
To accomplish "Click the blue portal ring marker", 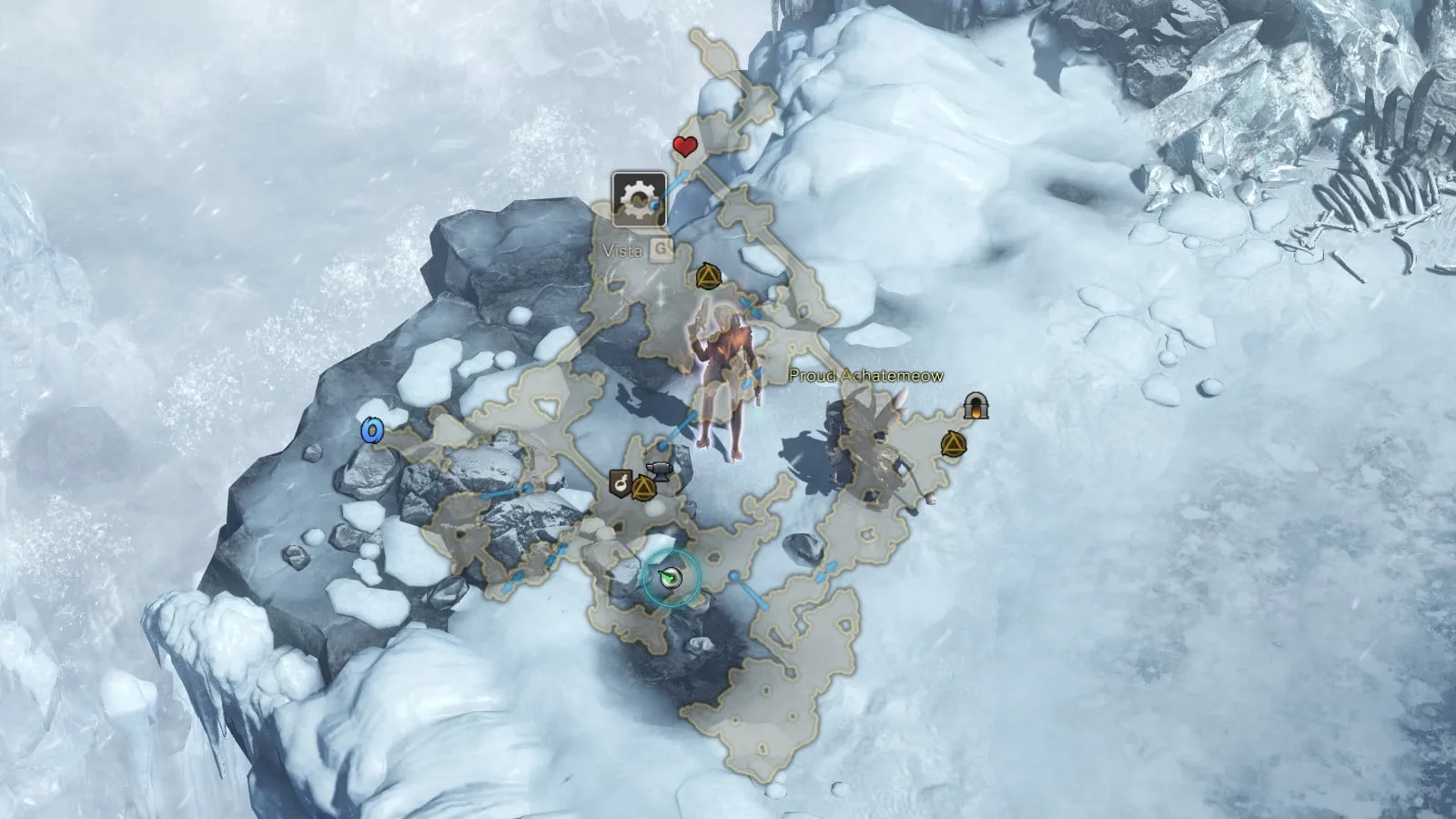I will (370, 430).
